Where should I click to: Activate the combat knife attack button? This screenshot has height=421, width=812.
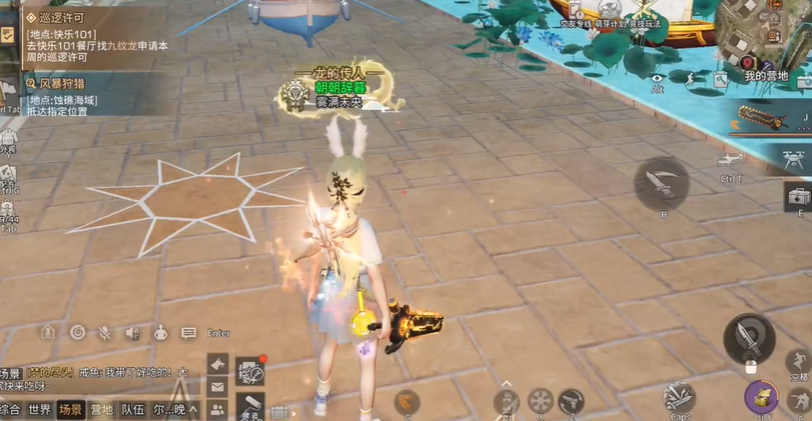click(749, 338)
